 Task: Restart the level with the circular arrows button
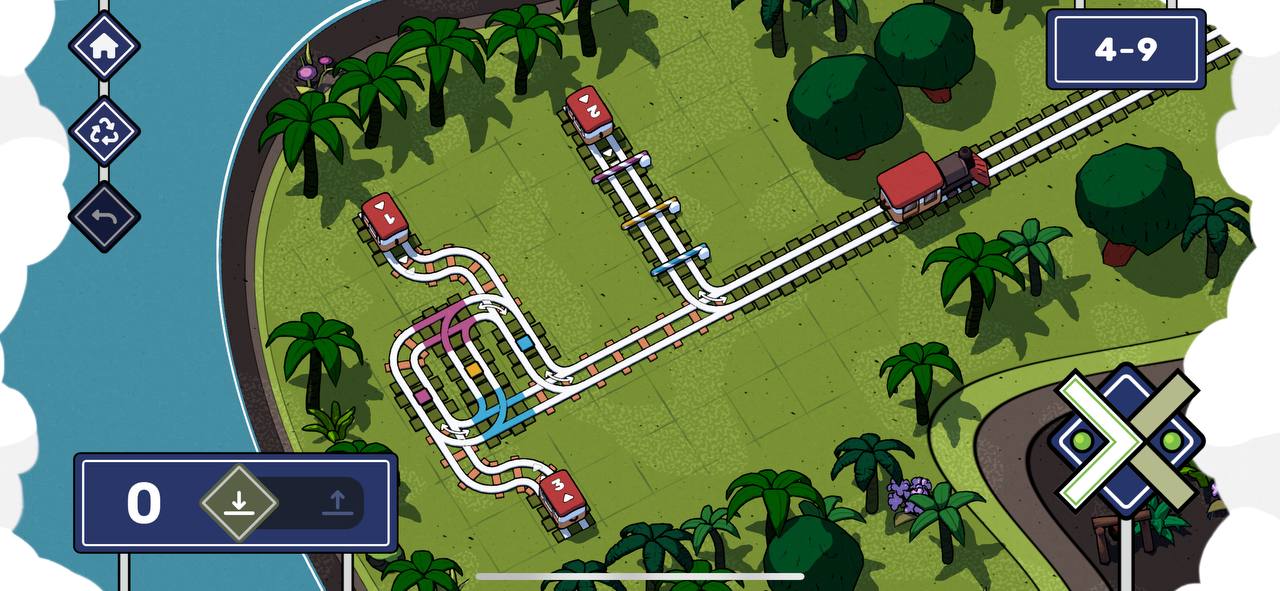tap(104, 132)
